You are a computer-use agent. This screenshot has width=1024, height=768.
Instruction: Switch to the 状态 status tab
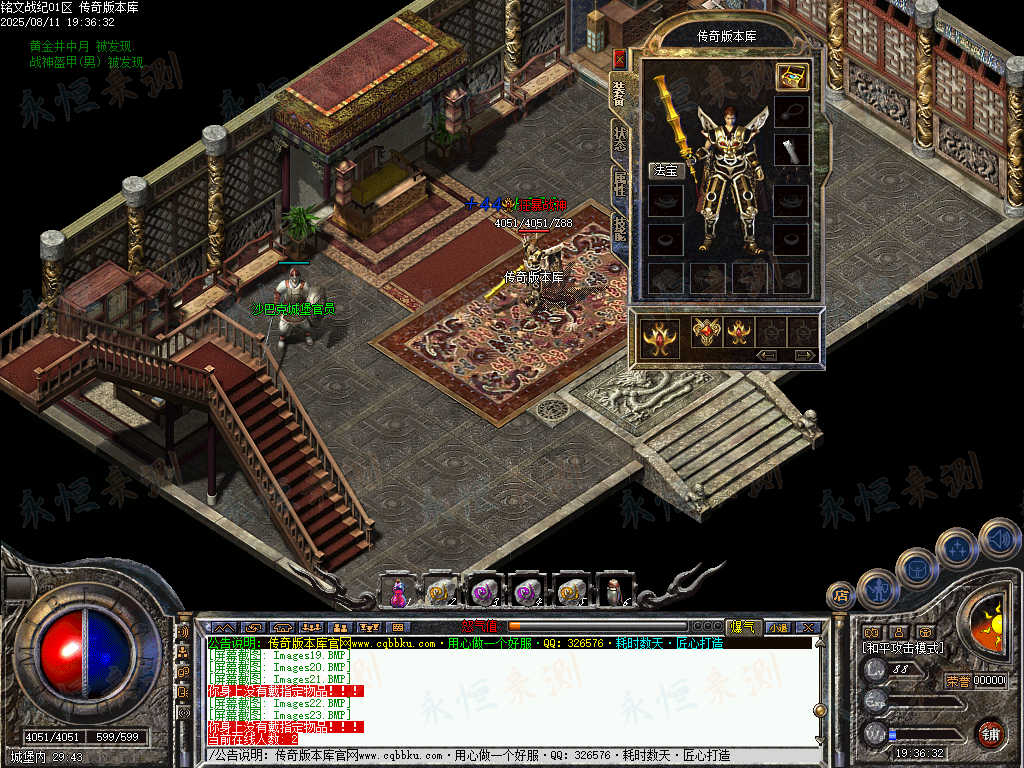[x=620, y=139]
